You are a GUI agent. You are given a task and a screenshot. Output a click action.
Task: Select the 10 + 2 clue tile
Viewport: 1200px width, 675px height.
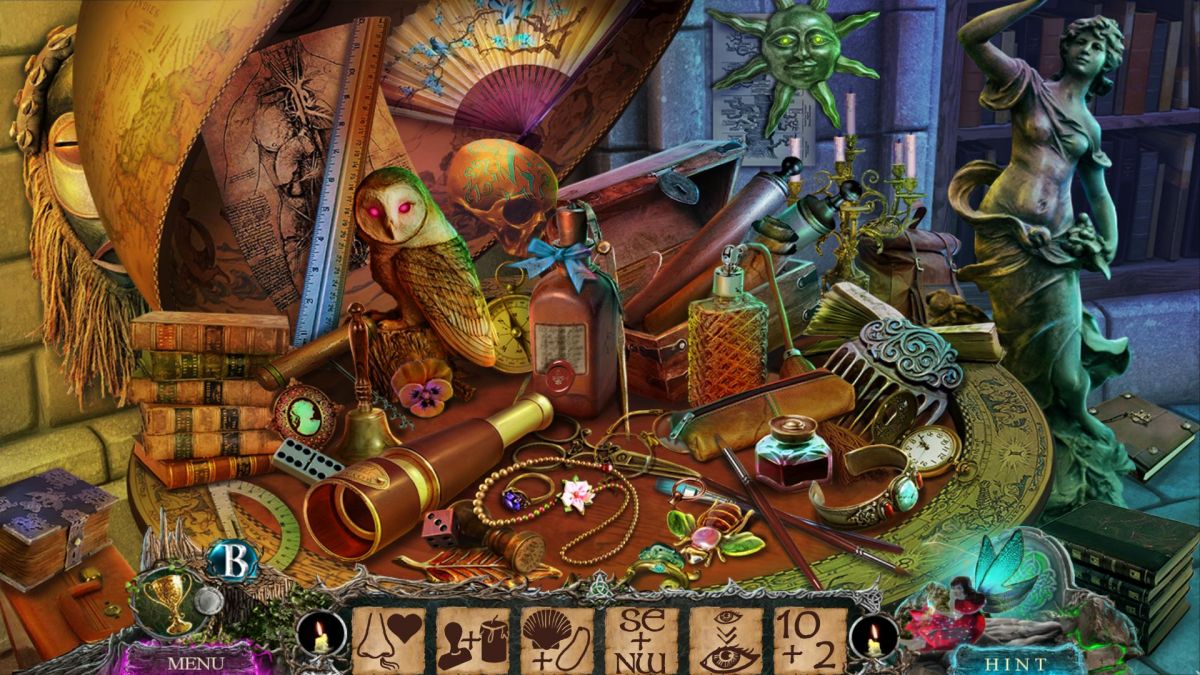[810, 640]
